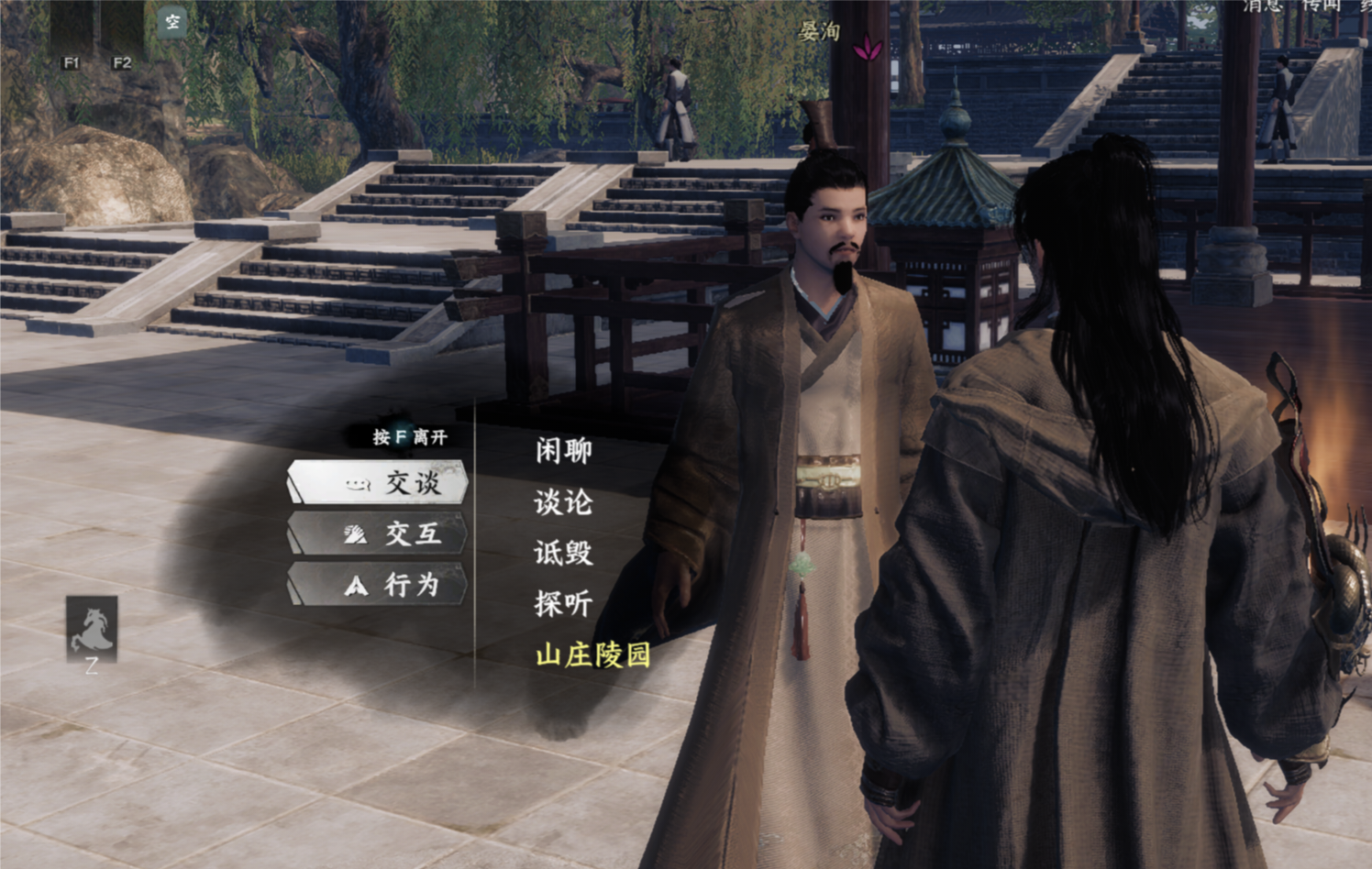This screenshot has width=1372, height=869.
Task: Pick the 探听 inquiry option
Action: pos(561,604)
